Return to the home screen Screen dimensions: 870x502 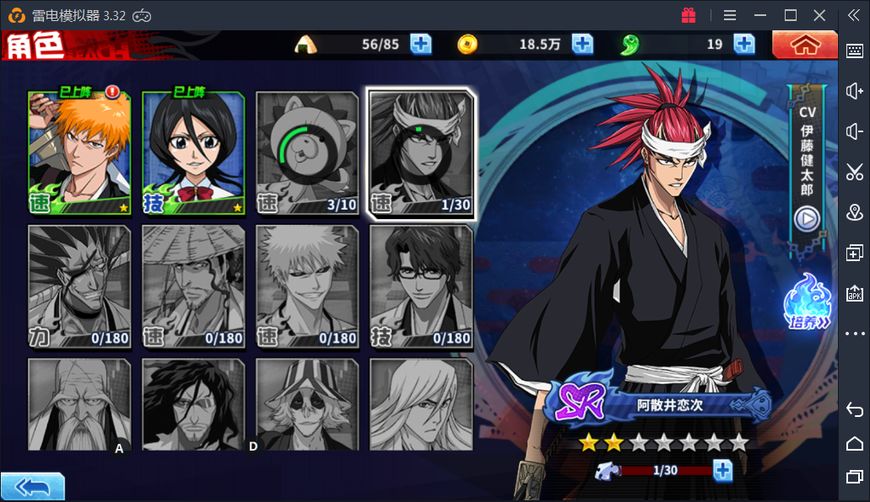[x=805, y=44]
